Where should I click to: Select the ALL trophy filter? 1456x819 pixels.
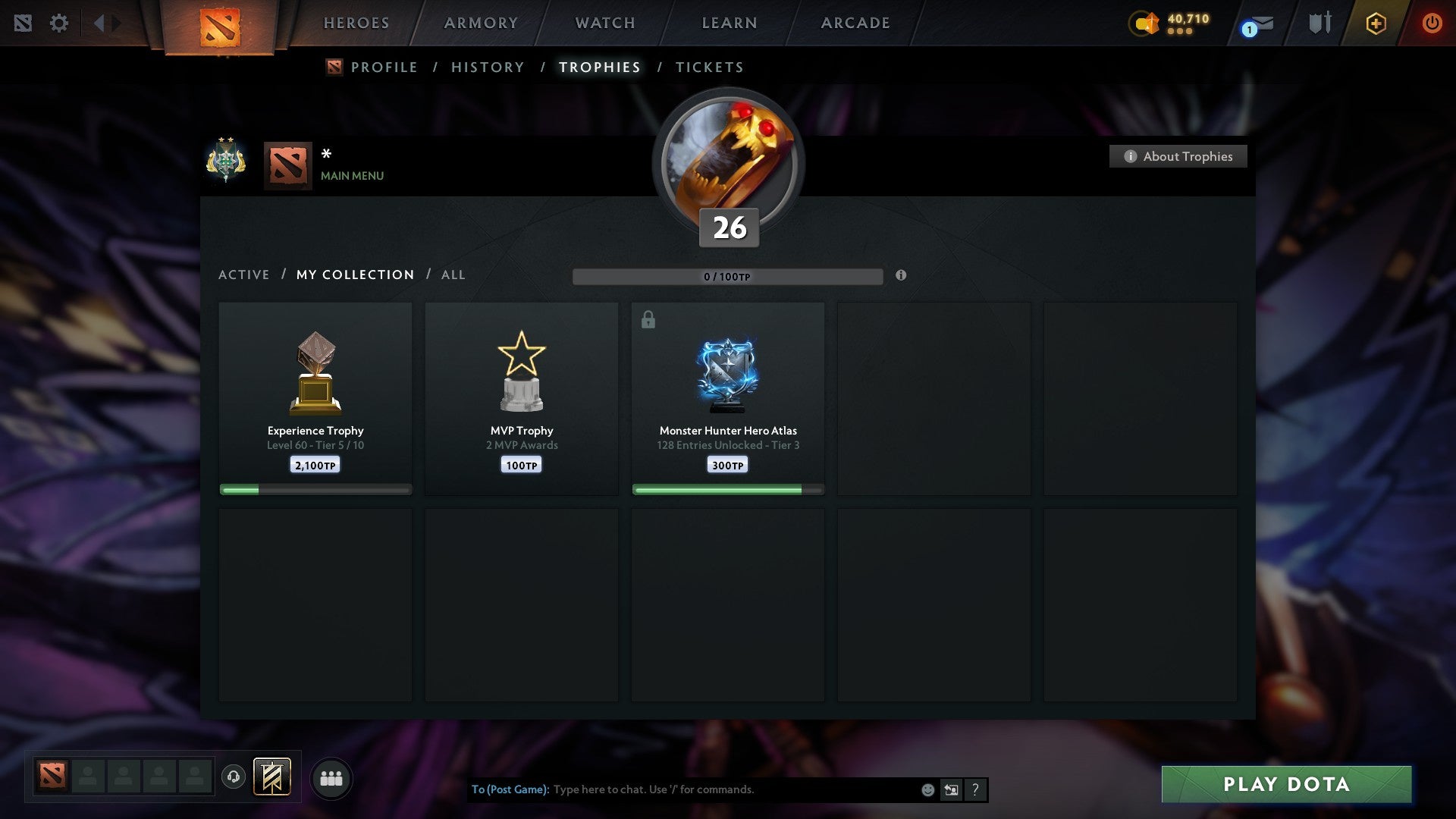(453, 275)
